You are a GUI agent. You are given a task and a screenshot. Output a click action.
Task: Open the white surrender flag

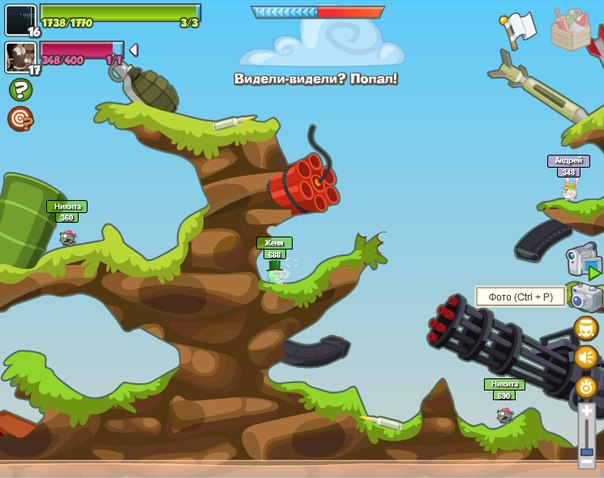pos(519,29)
